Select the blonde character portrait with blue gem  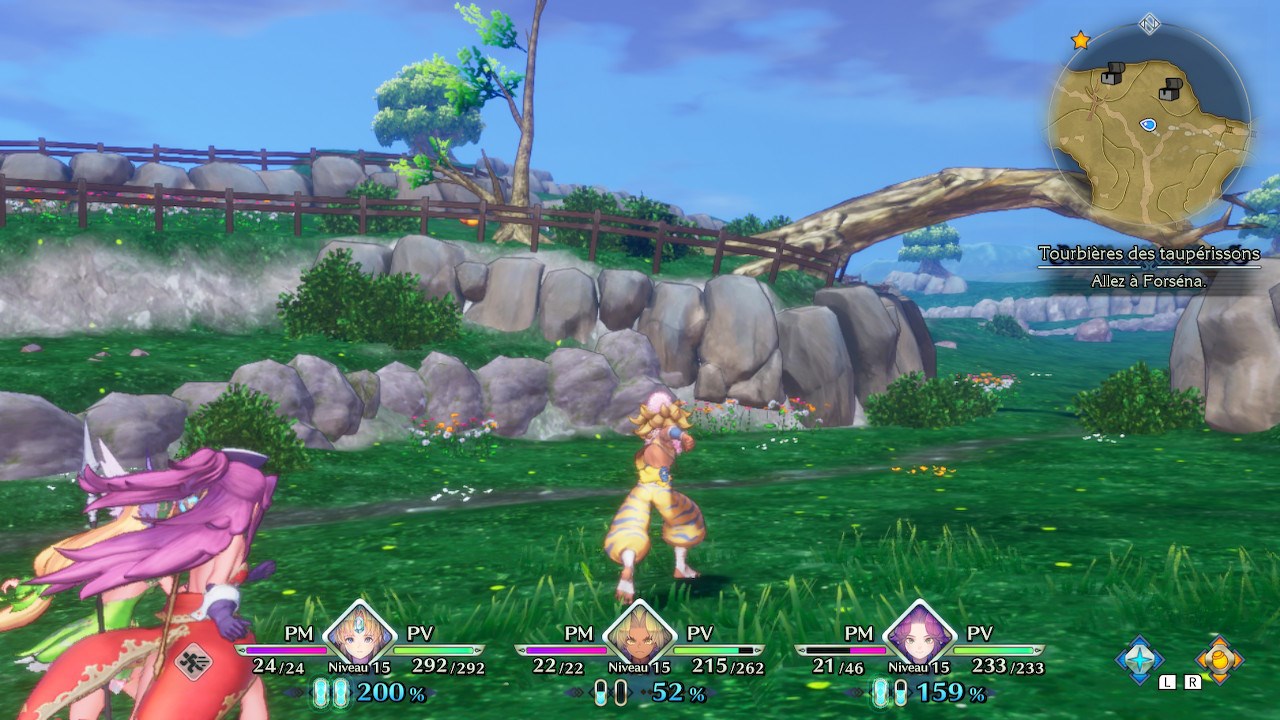(x=357, y=631)
